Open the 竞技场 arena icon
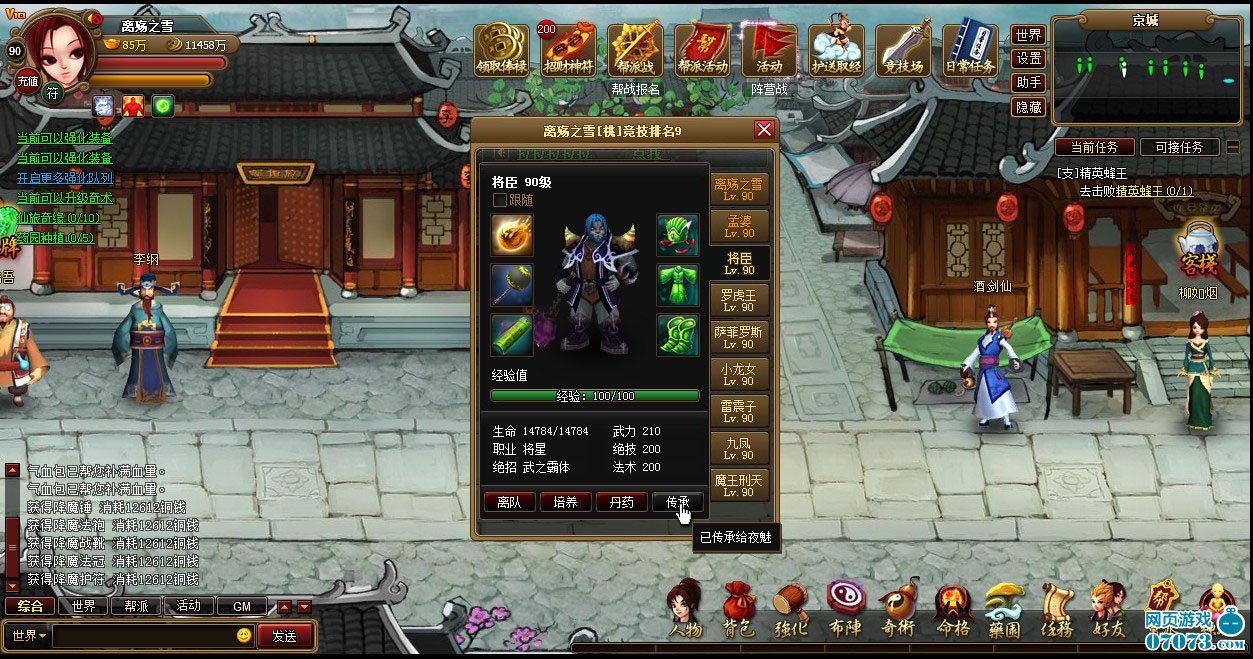The width and height of the screenshot is (1253, 659). coord(903,50)
